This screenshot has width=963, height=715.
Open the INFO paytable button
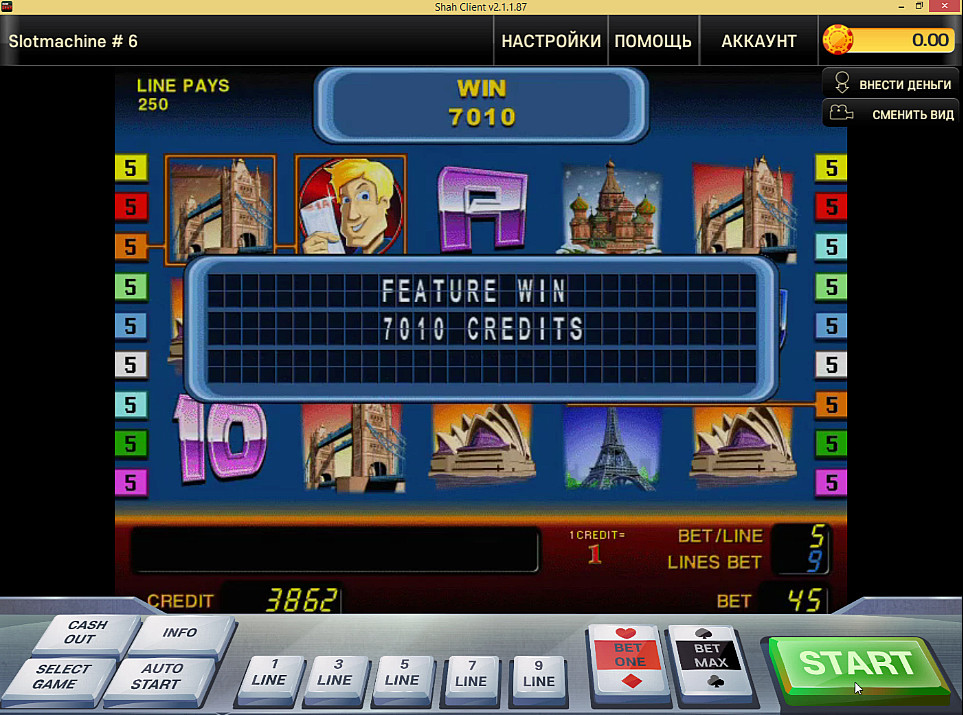180,633
